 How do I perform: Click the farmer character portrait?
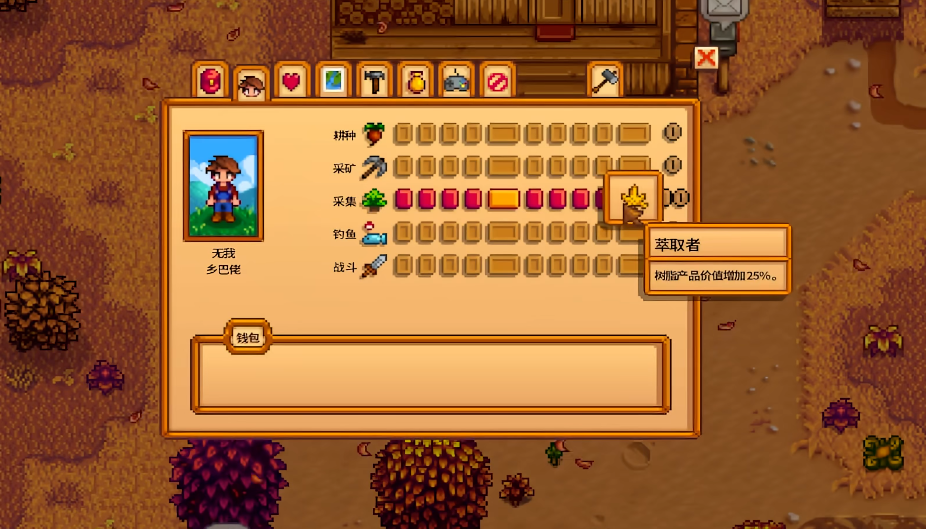click(x=223, y=186)
